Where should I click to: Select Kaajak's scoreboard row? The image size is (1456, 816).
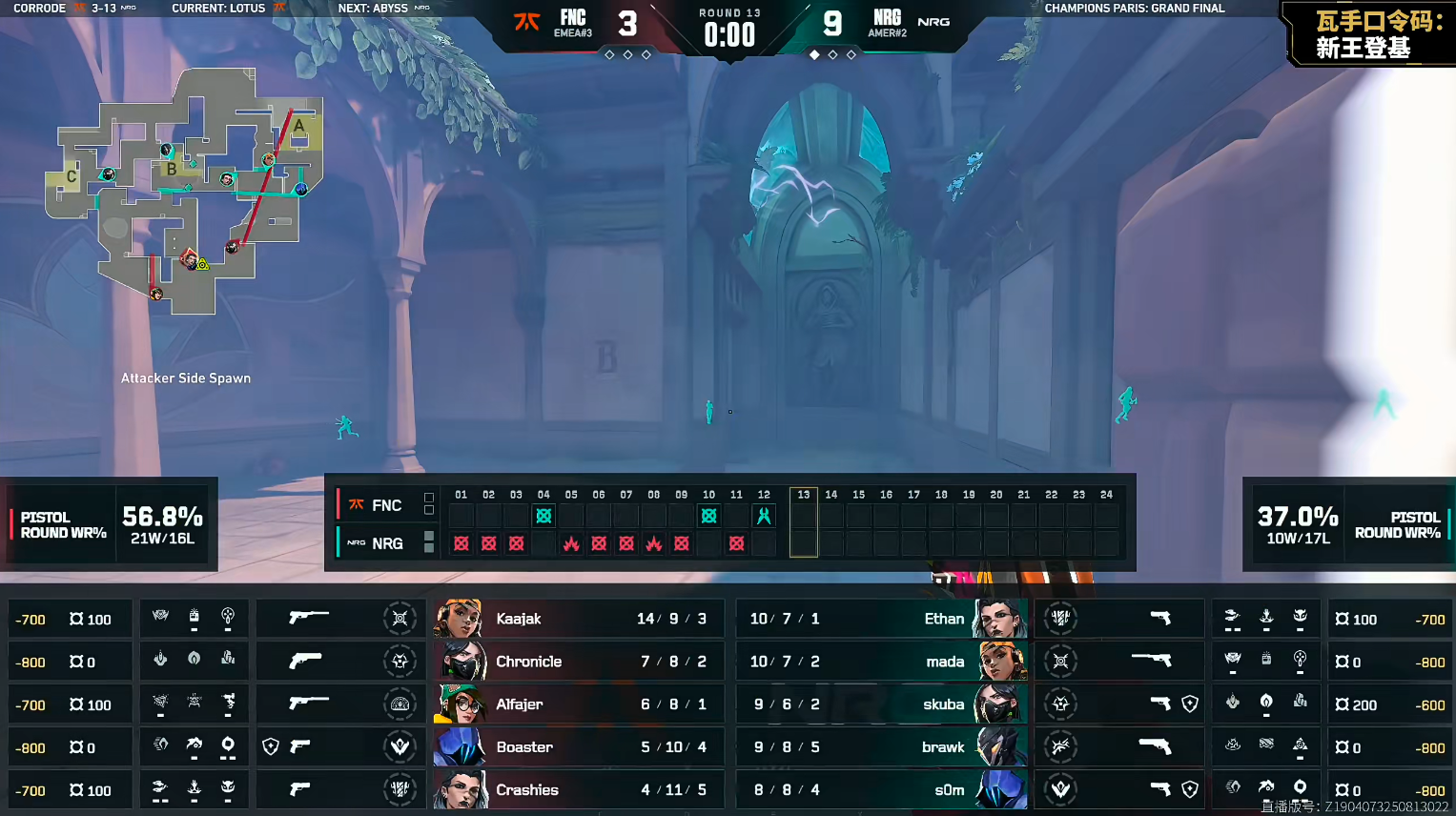[578, 619]
